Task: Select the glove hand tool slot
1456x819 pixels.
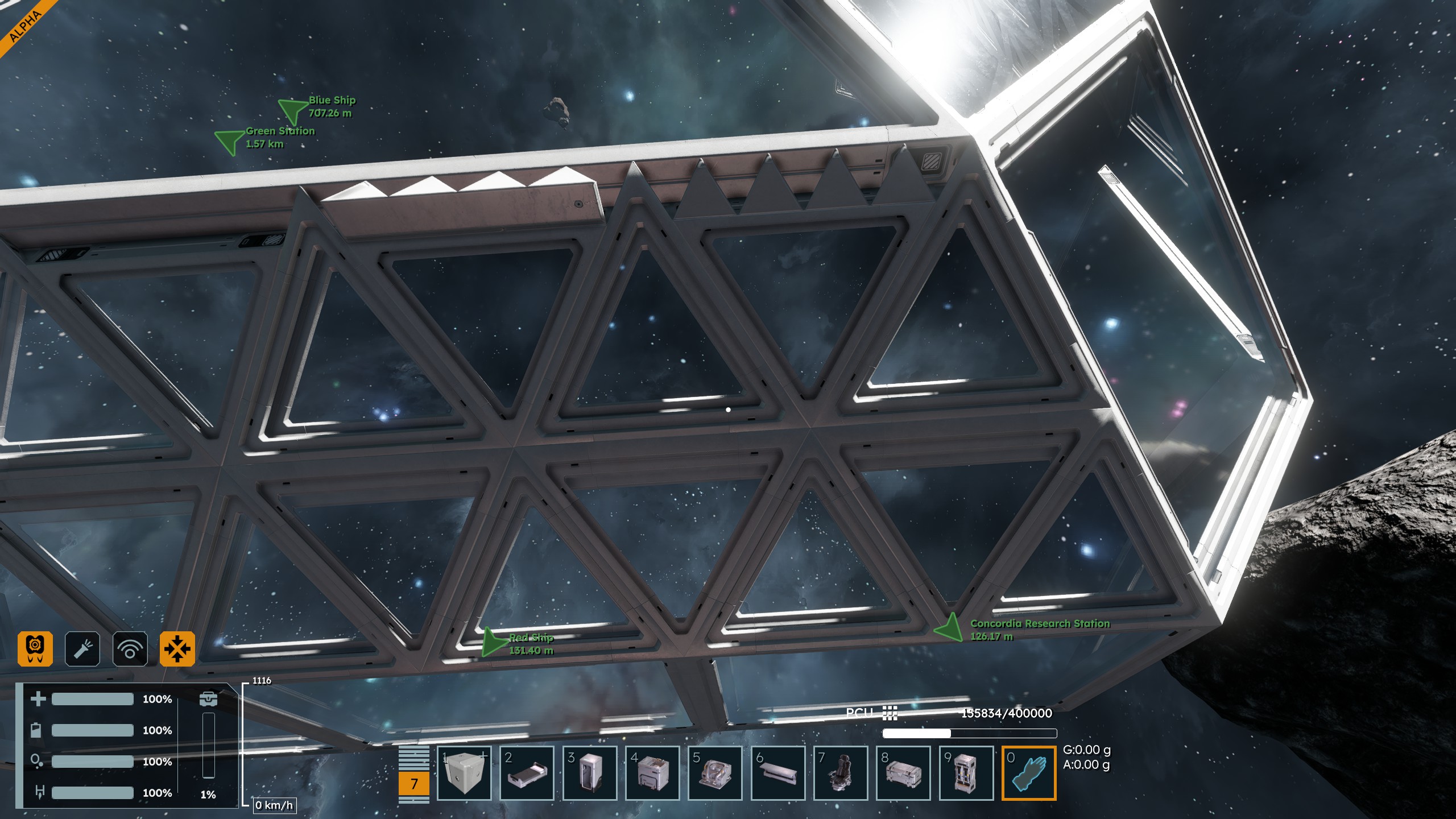Action: point(1029,773)
